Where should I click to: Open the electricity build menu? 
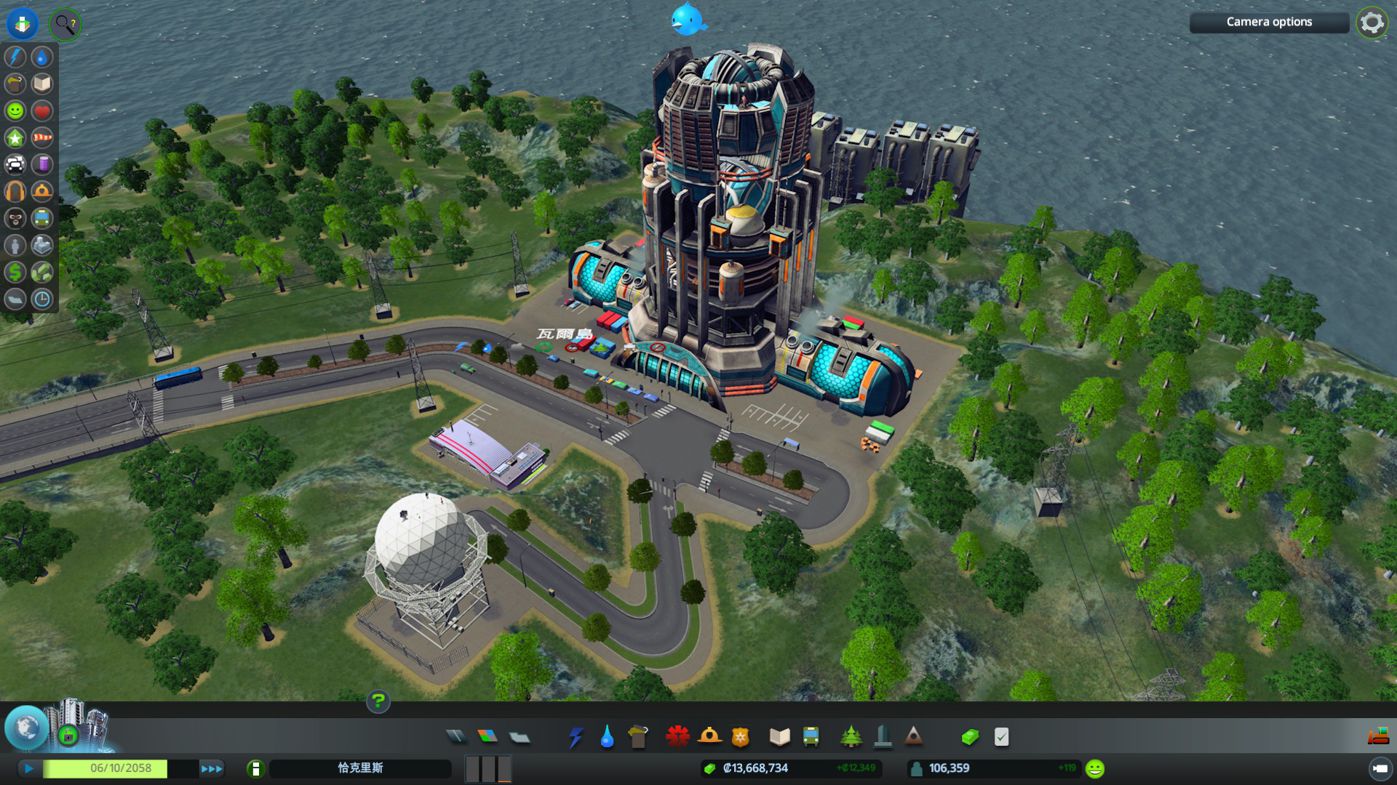(575, 737)
